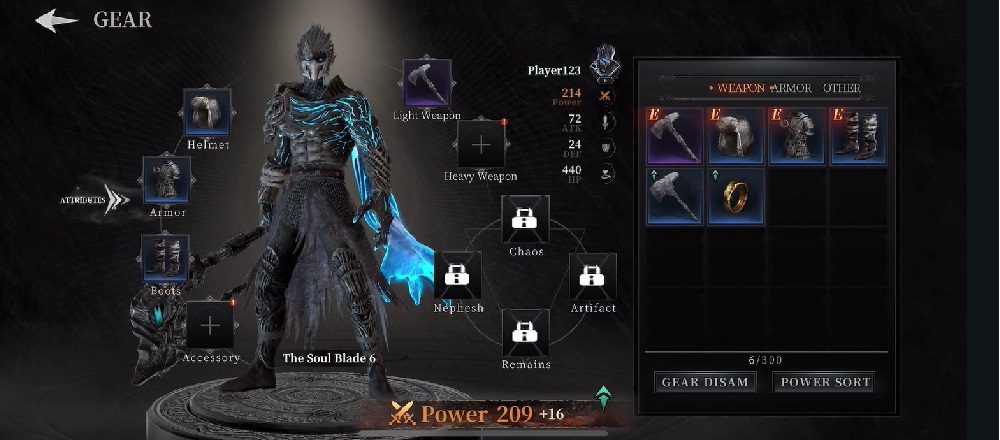This screenshot has height=440, width=1000.
Task: Click the locked Chaos slot
Action: (x=525, y=219)
